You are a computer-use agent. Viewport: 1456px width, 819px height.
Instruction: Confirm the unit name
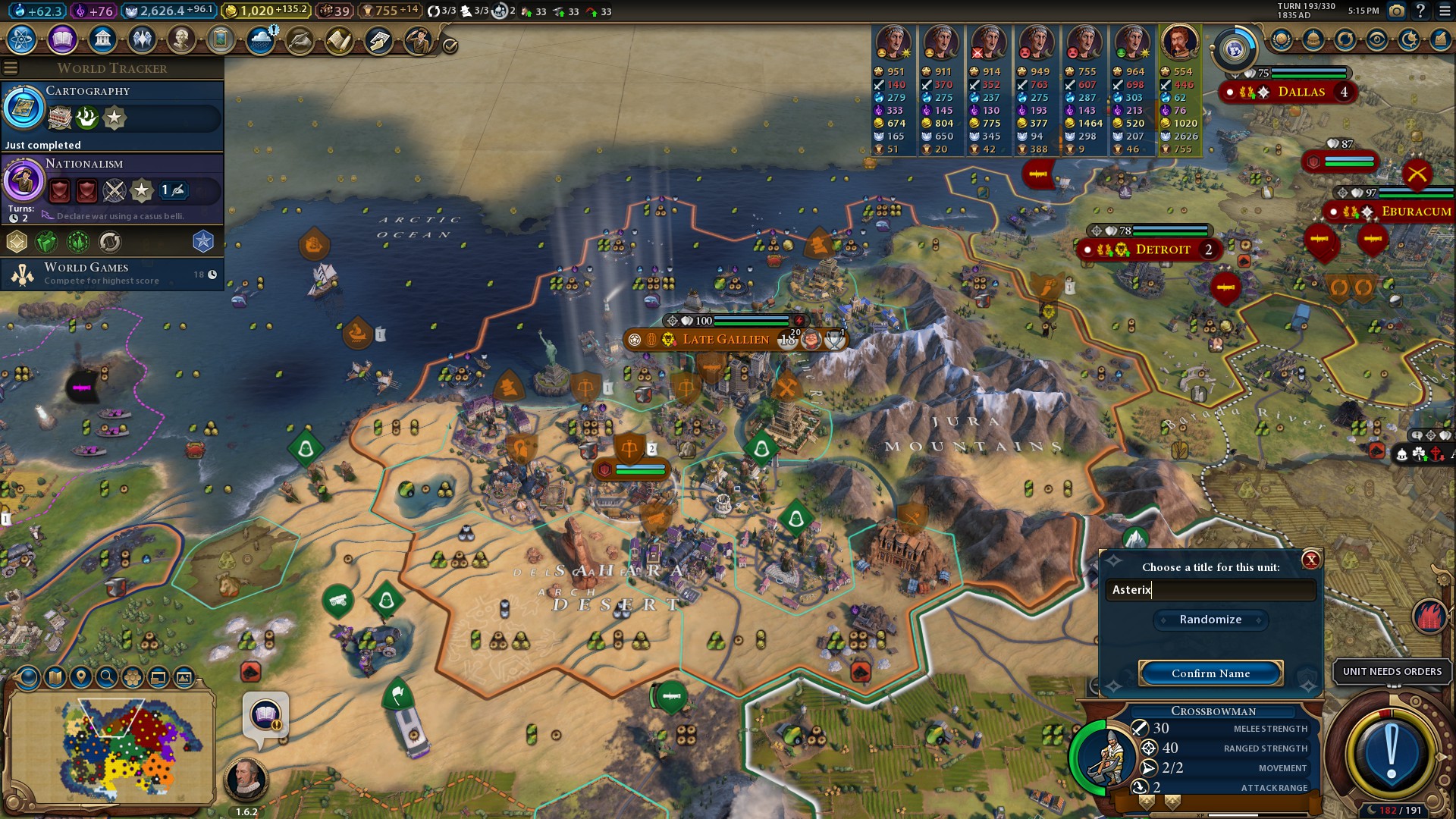[x=1210, y=673]
